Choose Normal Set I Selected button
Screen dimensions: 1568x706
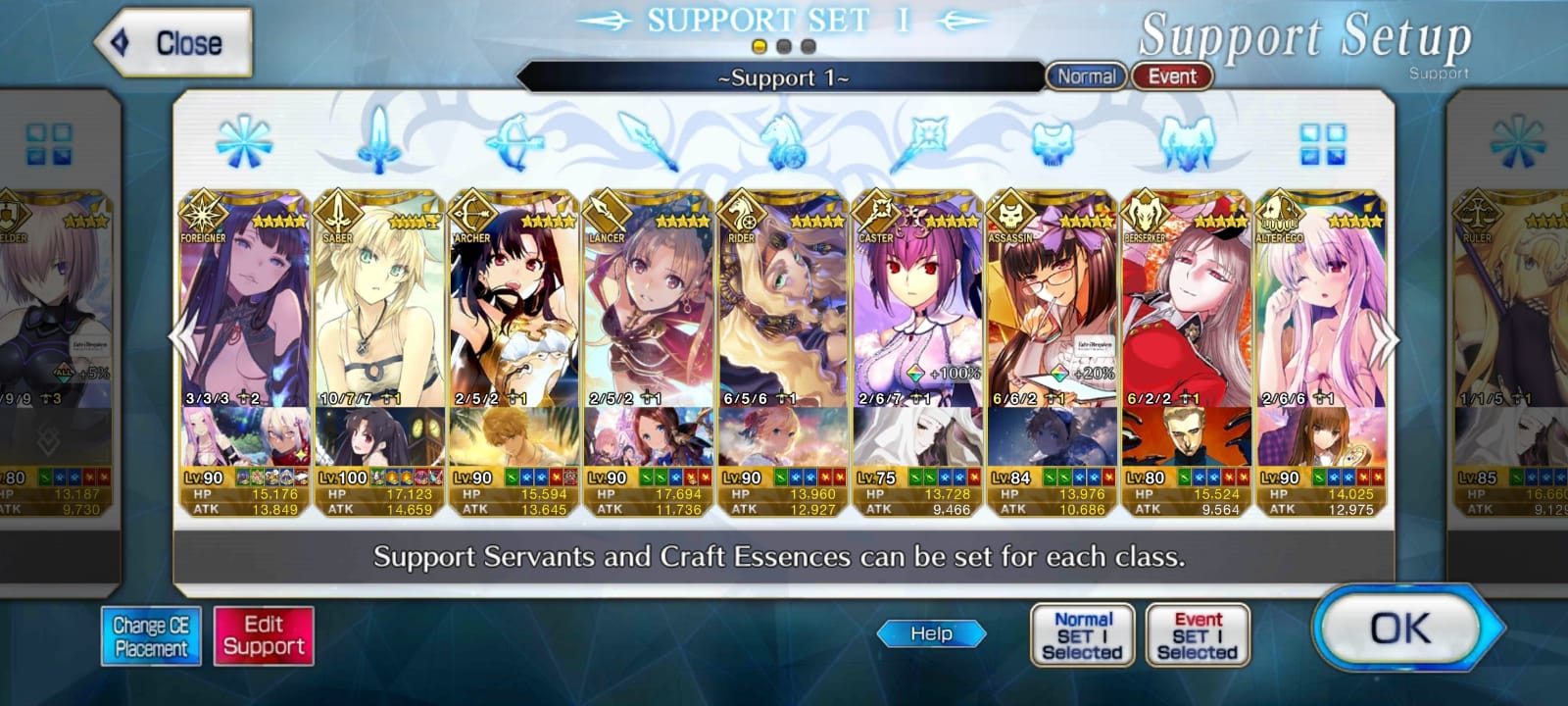[1082, 635]
